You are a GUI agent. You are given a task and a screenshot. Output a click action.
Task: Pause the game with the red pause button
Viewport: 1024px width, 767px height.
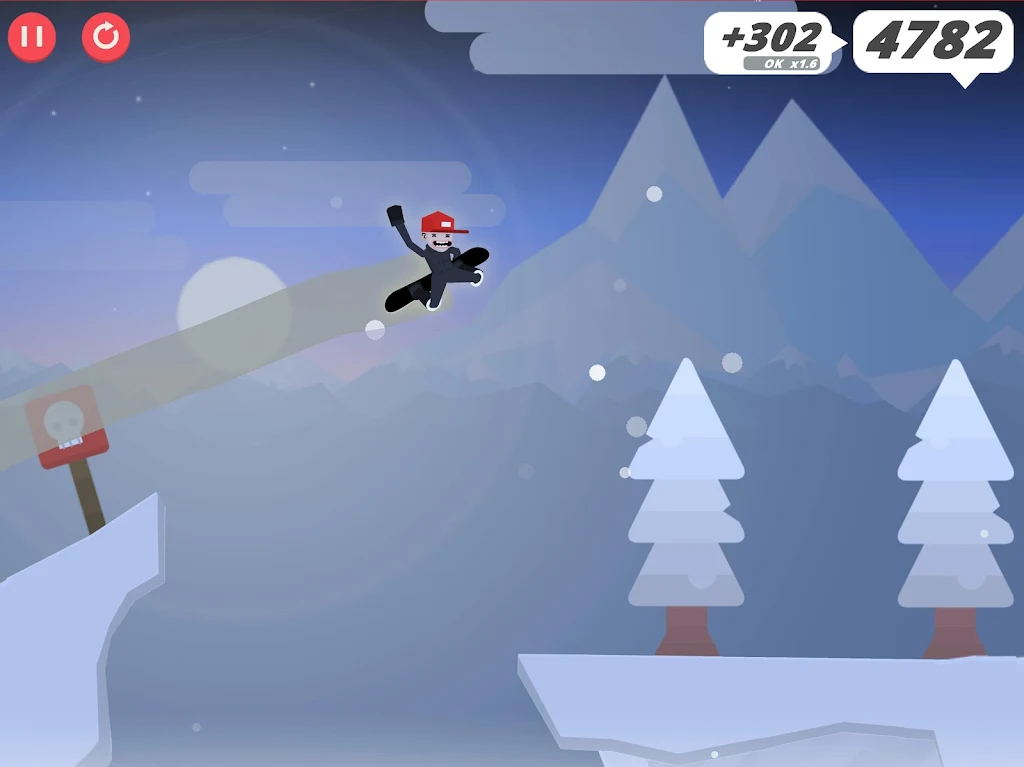tap(32, 37)
